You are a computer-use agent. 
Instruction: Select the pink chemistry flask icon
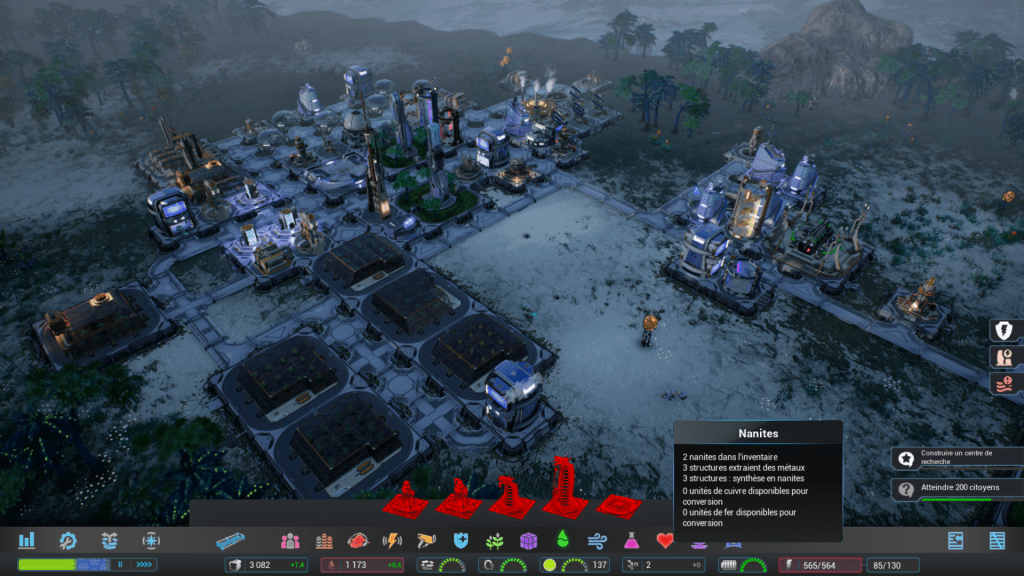point(631,541)
